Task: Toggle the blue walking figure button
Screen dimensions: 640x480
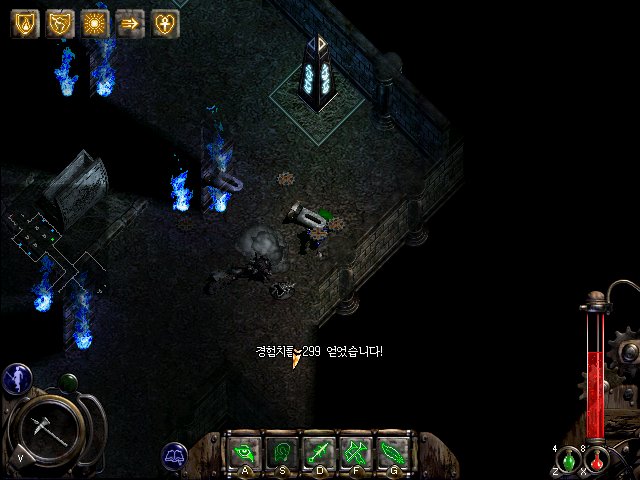Action: [x=16, y=377]
